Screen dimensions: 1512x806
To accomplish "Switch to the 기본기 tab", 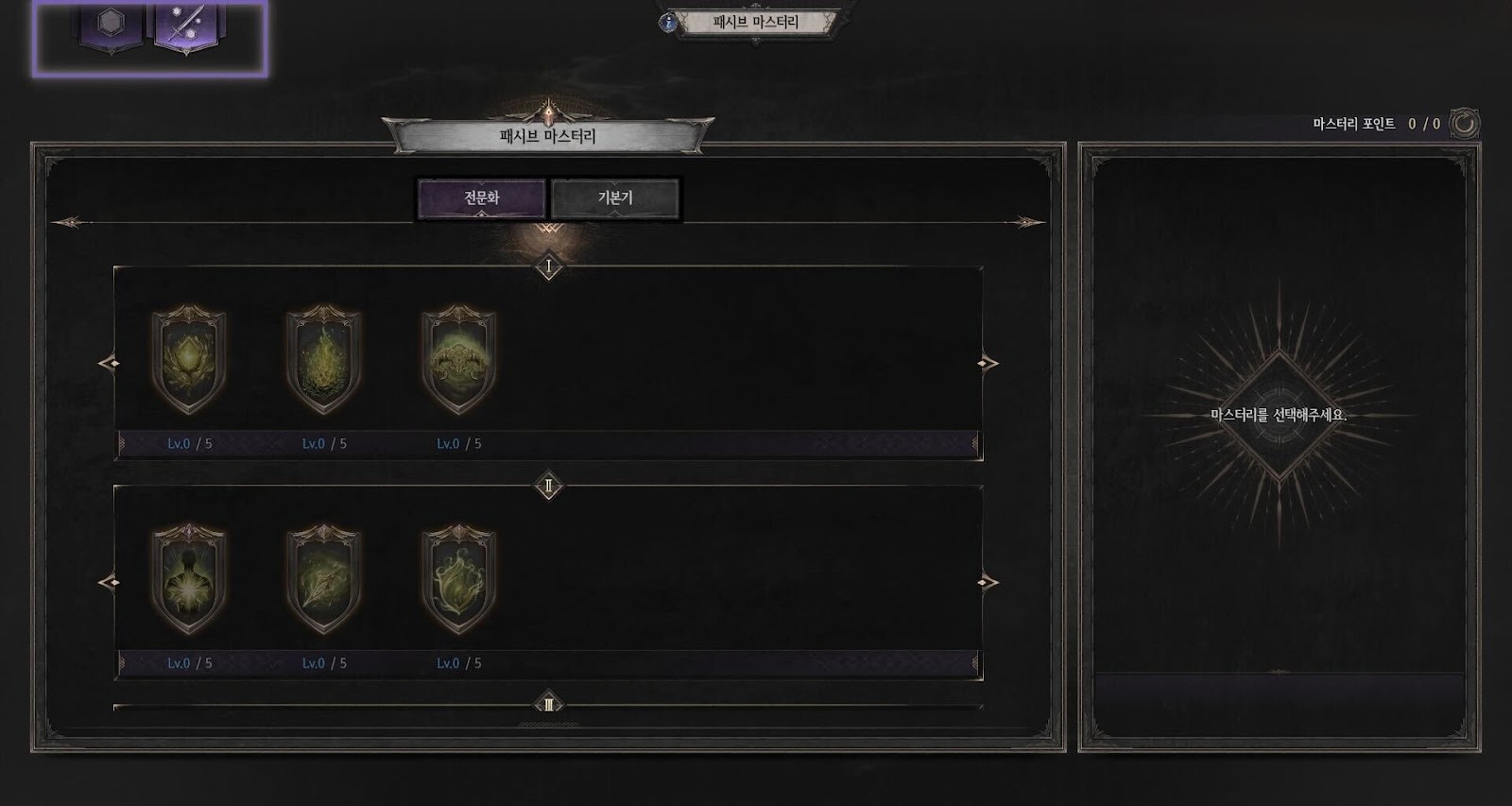I will coord(615,198).
